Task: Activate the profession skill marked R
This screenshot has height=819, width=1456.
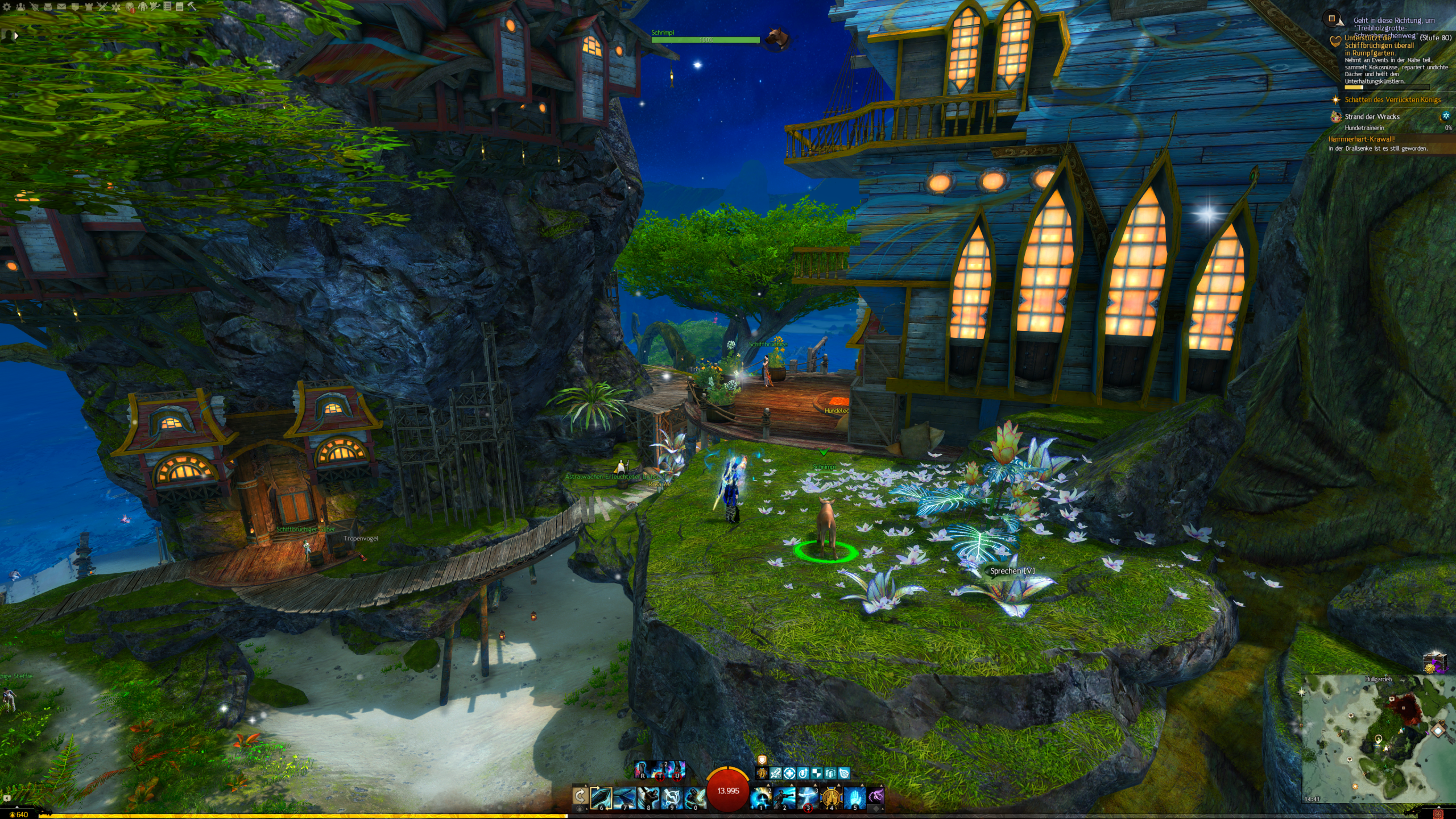Action: [642, 770]
